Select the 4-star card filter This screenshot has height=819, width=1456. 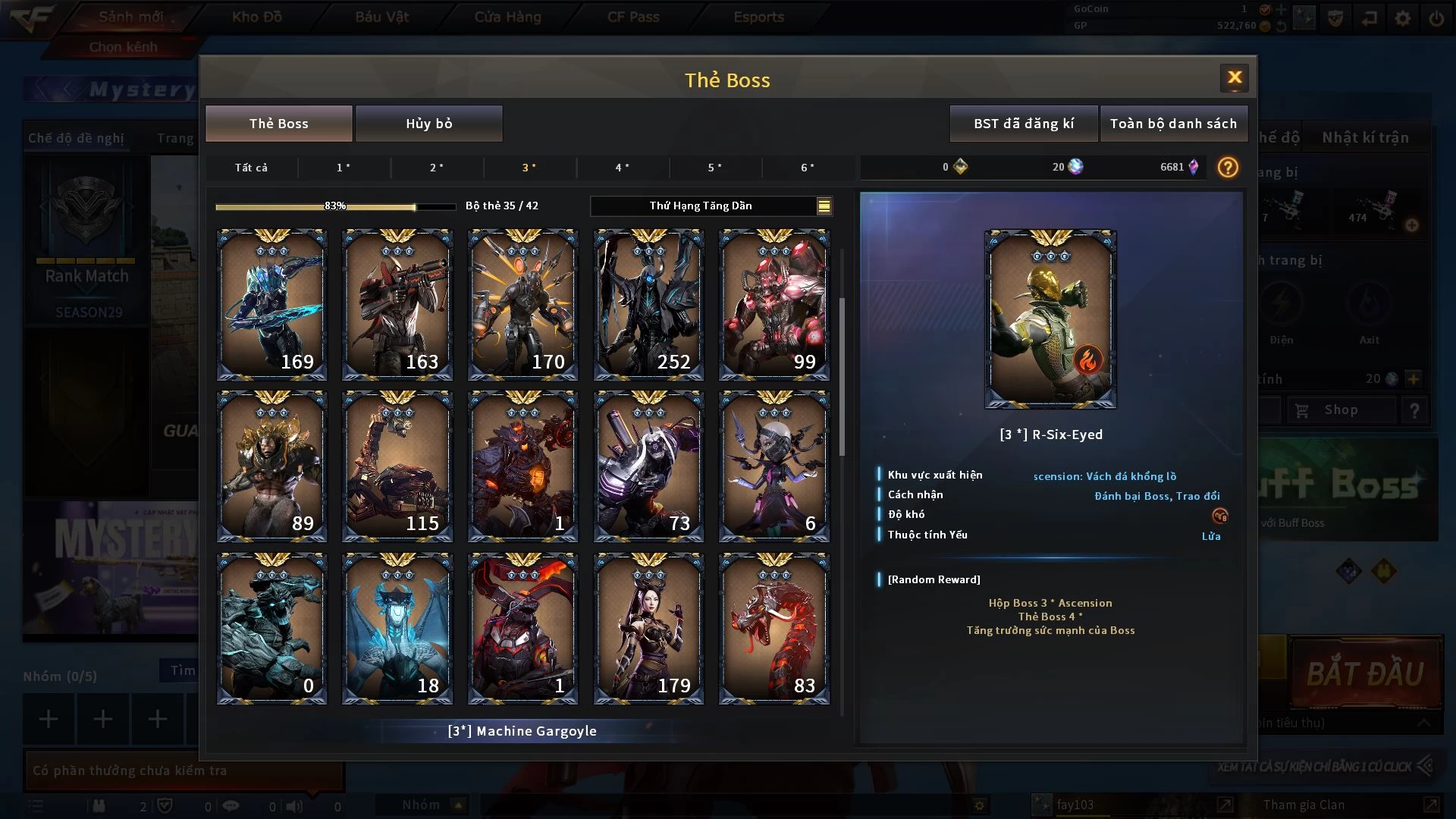(x=622, y=168)
